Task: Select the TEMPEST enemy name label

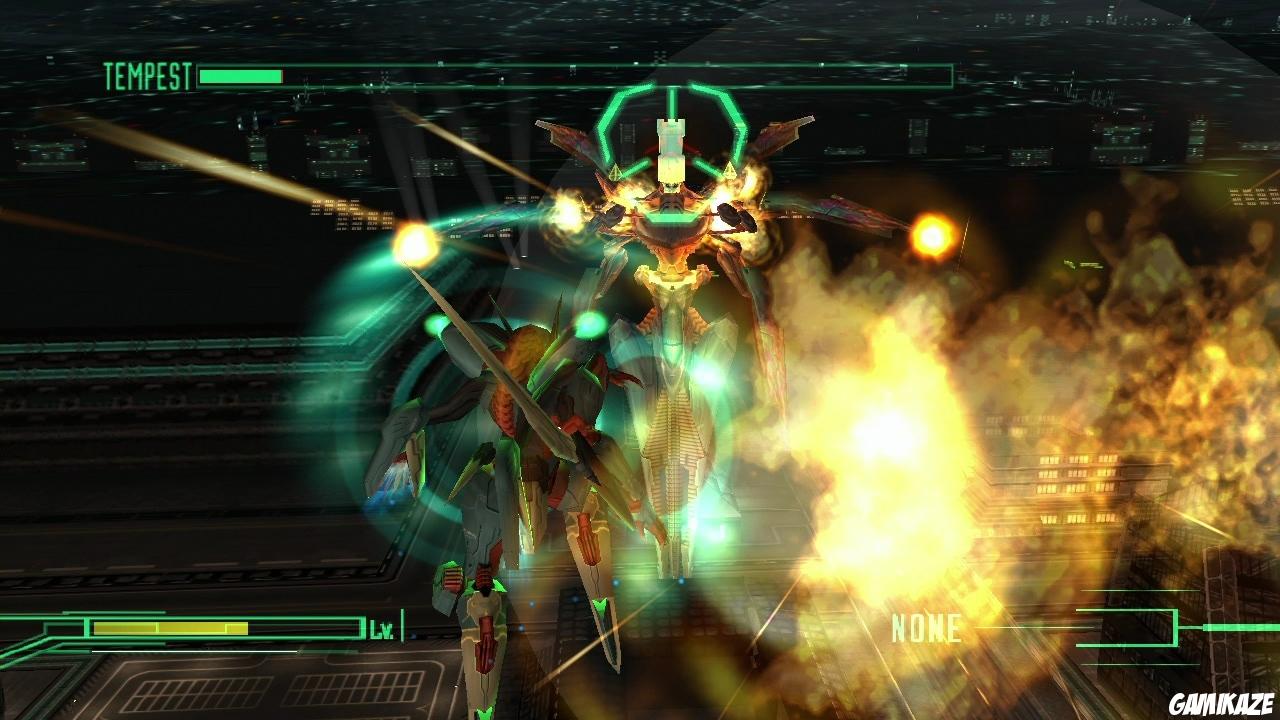Action: [x=146, y=71]
